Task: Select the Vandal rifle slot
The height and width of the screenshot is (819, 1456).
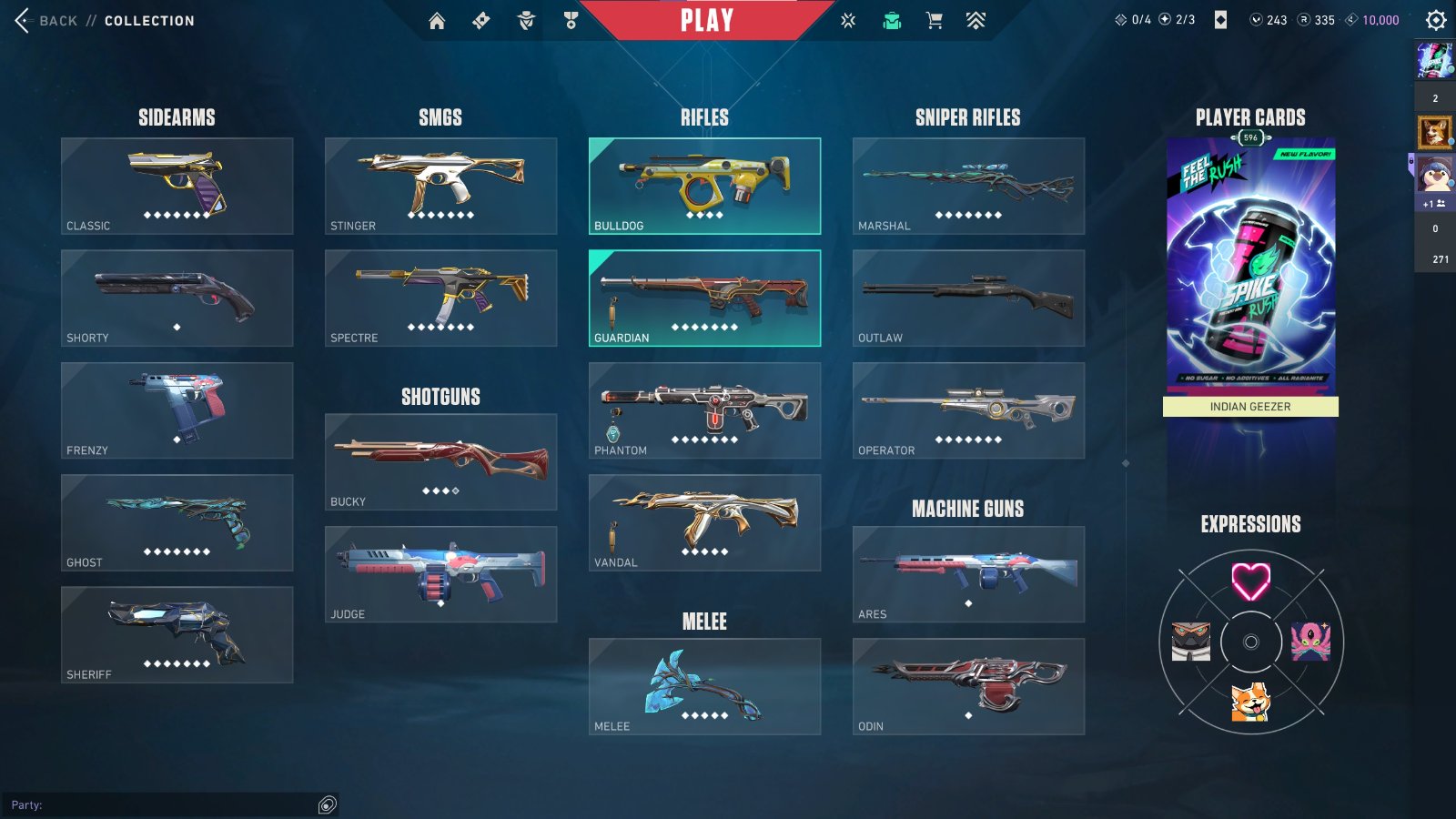Action: [704, 522]
